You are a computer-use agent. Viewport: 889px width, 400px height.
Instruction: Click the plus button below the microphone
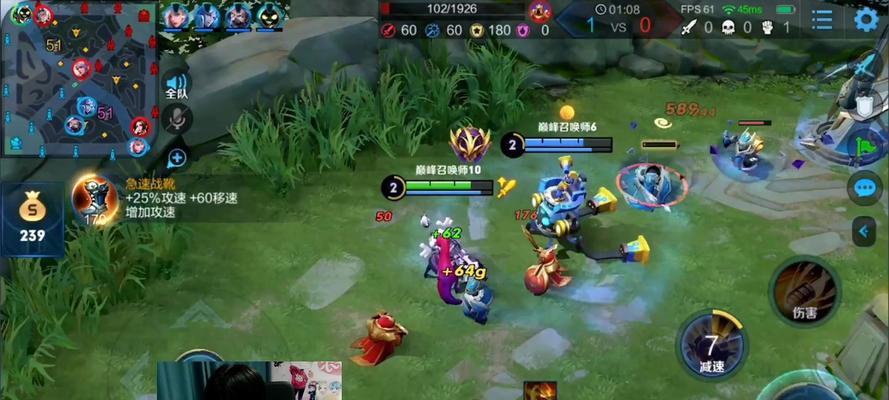point(177,157)
